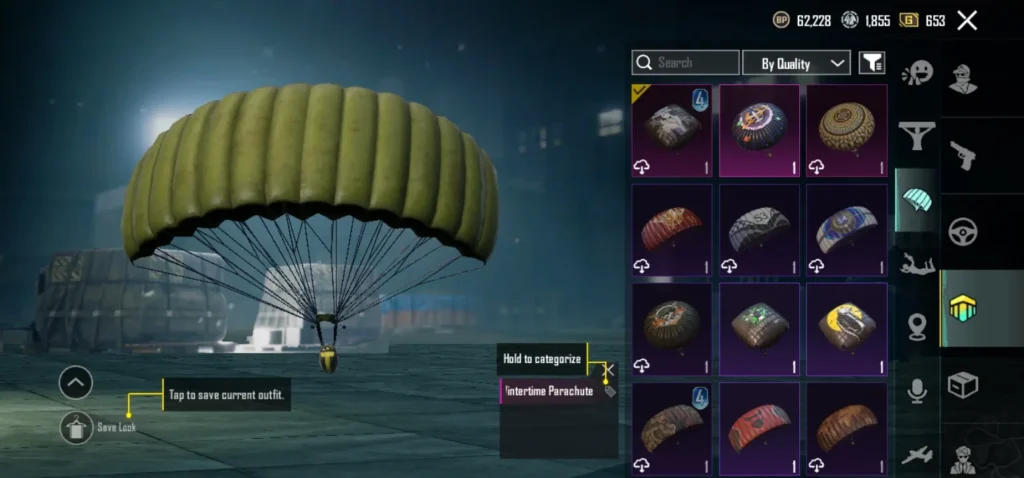Click the tag icon to categorize parachute
The width and height of the screenshot is (1024, 478).
pos(610,391)
